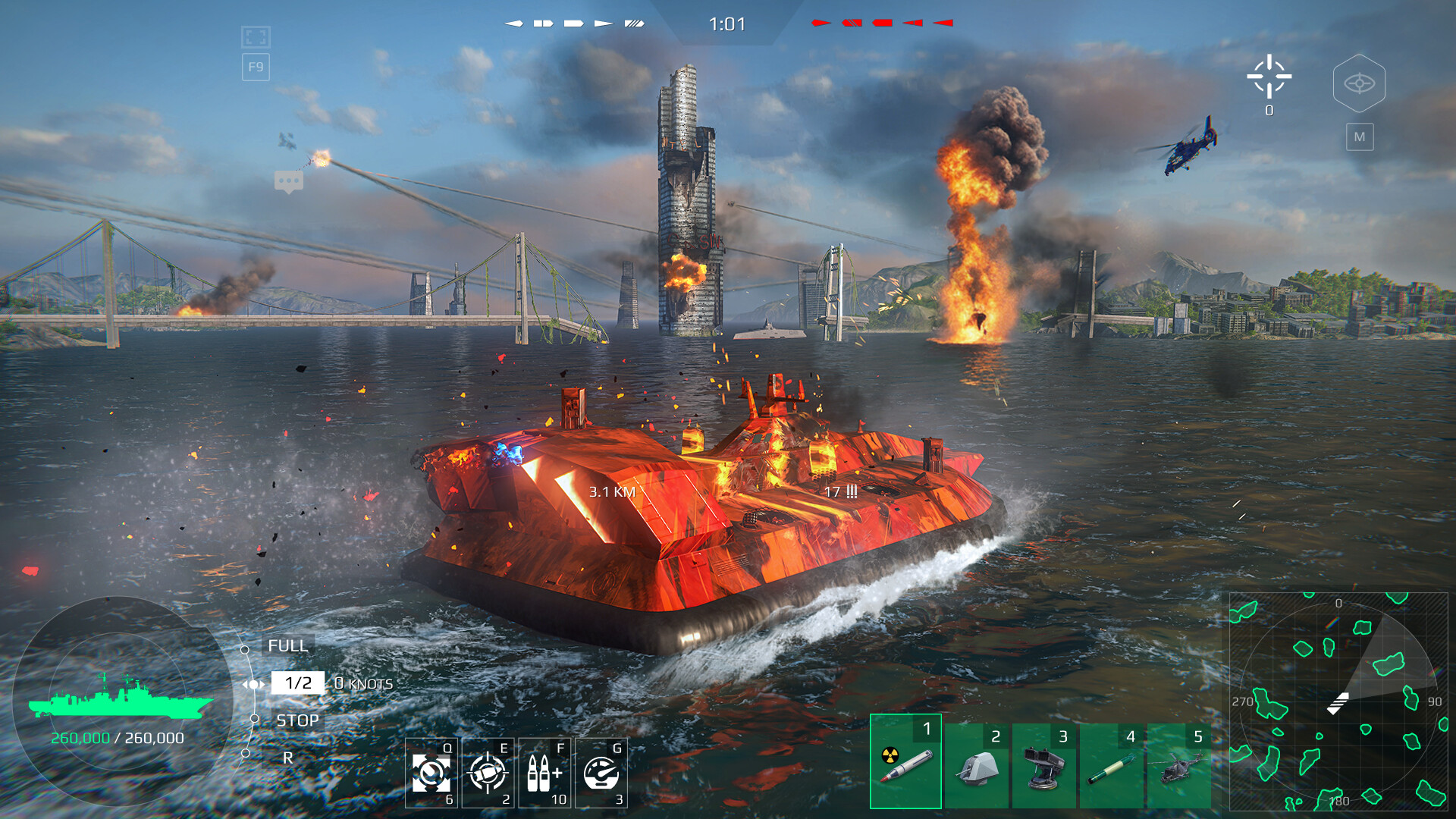Image resolution: width=1456 pixels, height=819 pixels.
Task: Choose the twin rocket launcher weapon
Action: (1043, 766)
